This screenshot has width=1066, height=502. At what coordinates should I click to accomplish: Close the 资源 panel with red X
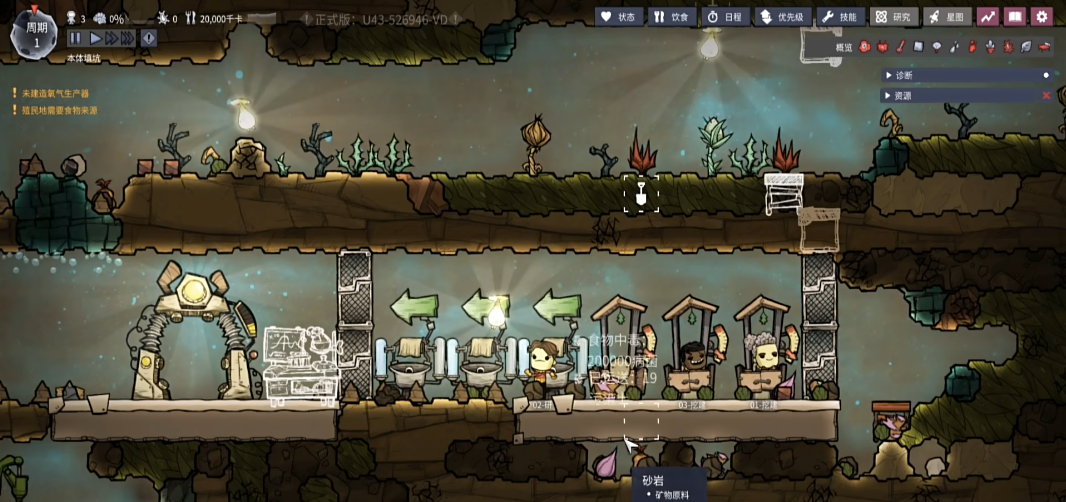1046,95
